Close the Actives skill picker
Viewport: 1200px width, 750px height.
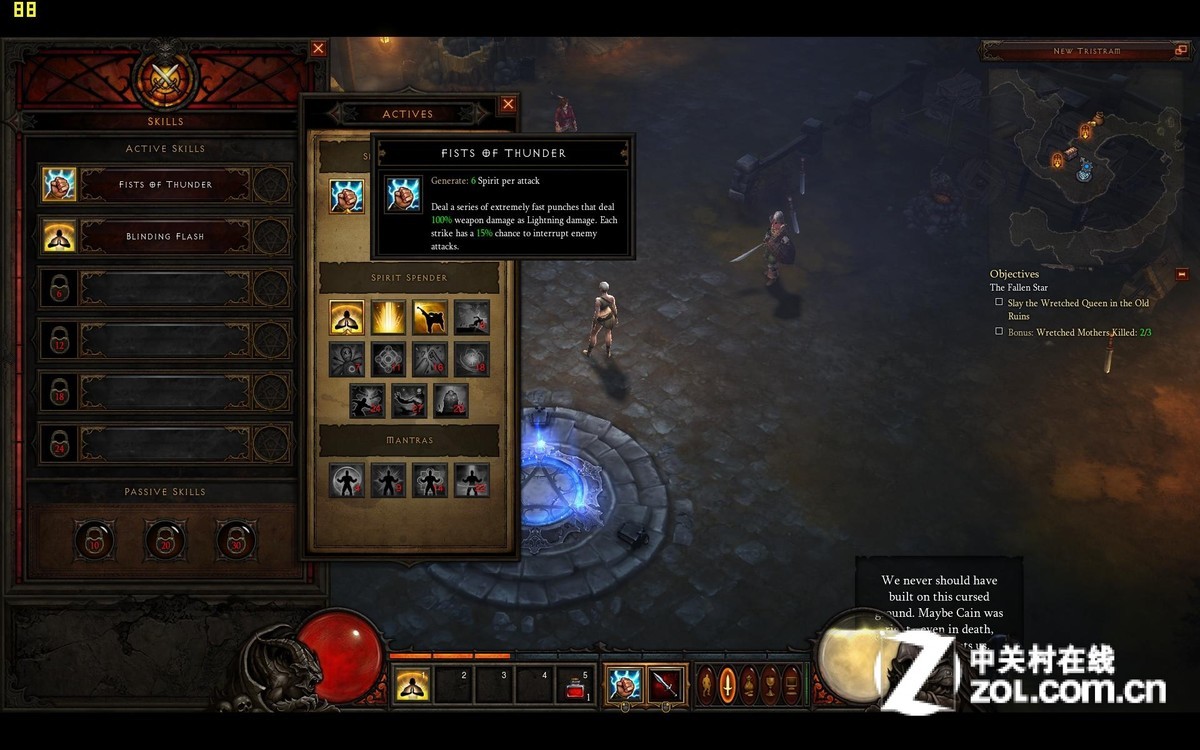click(x=508, y=104)
